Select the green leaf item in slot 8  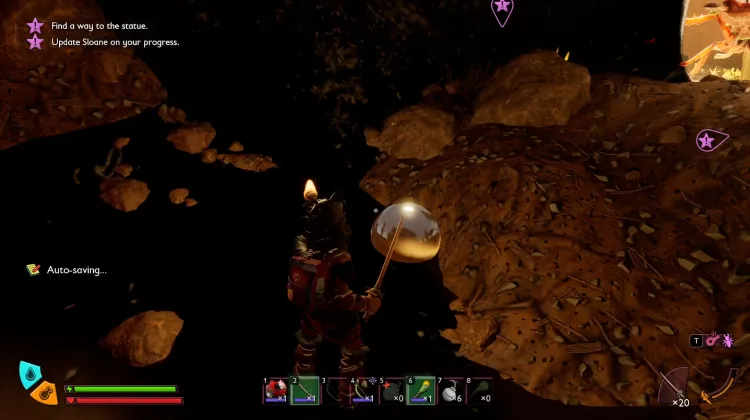[x=479, y=390]
